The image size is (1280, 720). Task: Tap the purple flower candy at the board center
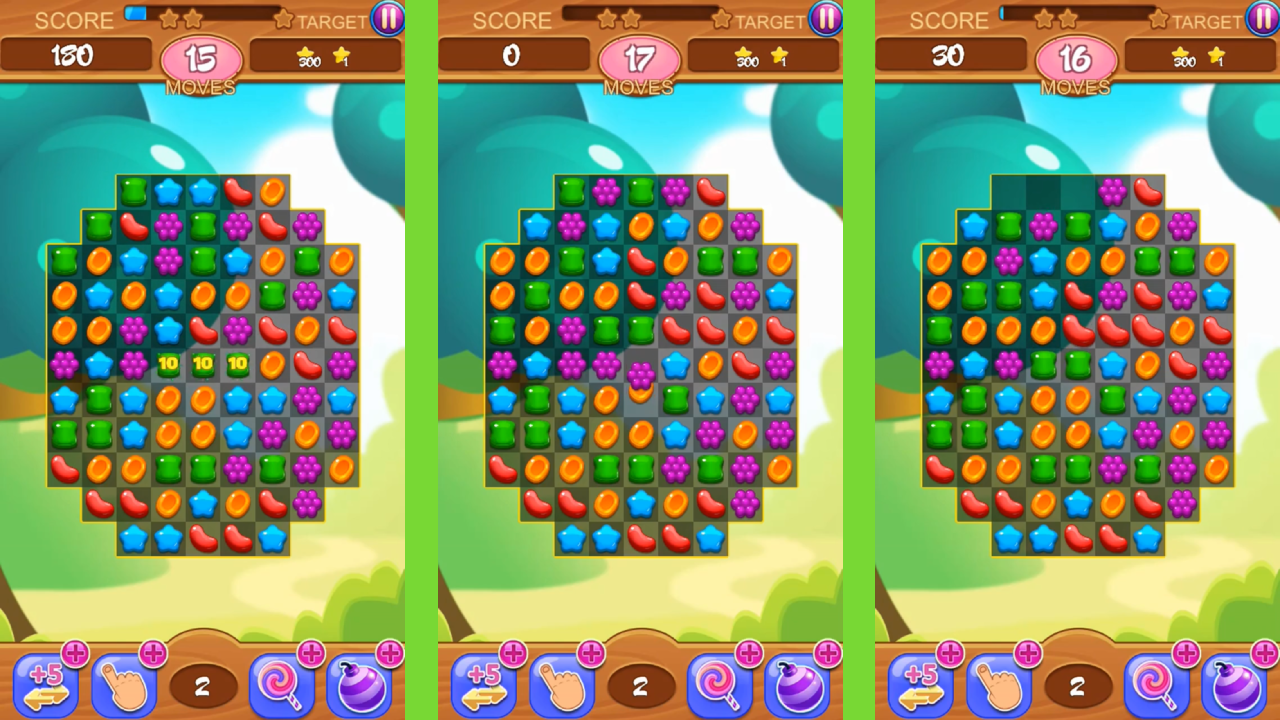point(641,375)
